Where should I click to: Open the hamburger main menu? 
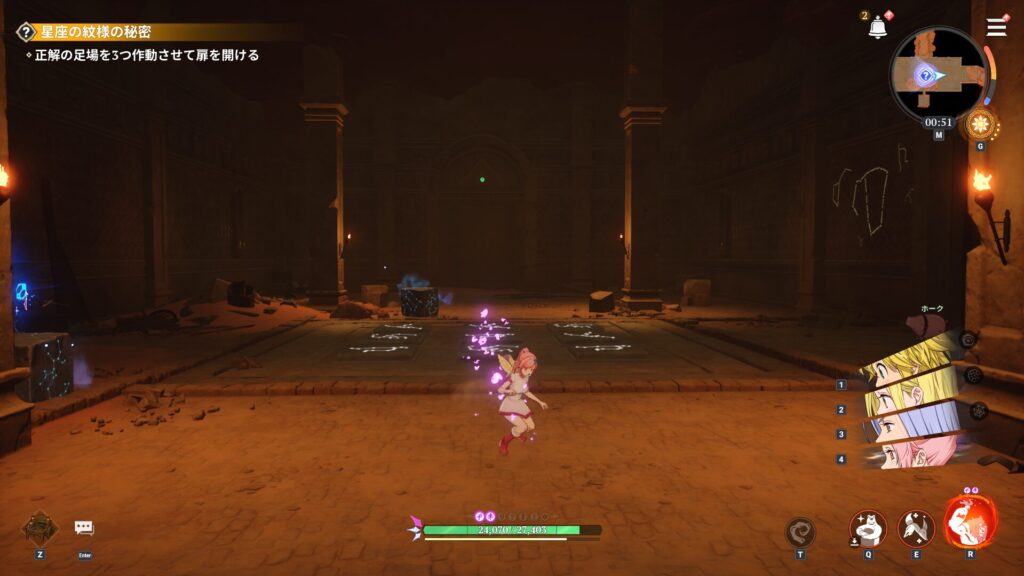coord(996,27)
